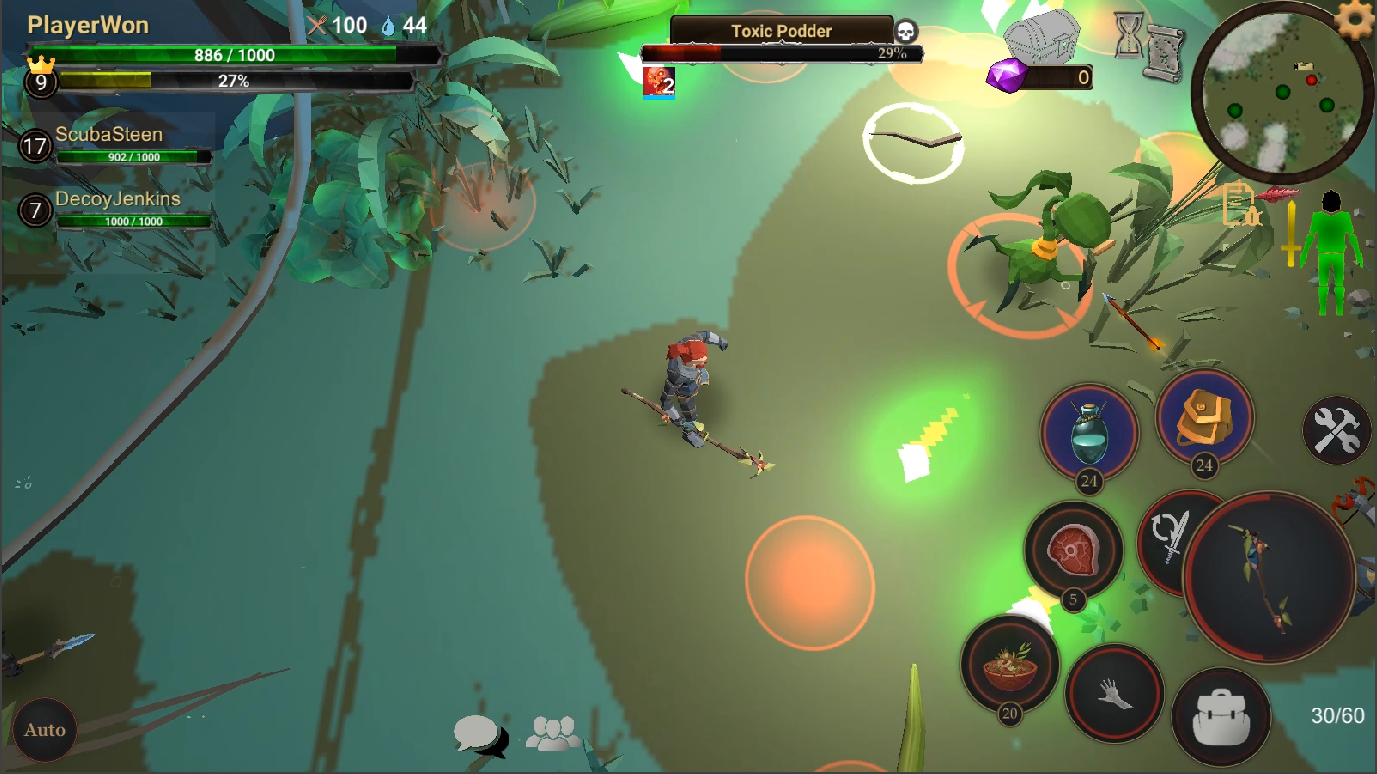Eat the stew bowl item
The image size is (1377, 774).
pos(1009,664)
